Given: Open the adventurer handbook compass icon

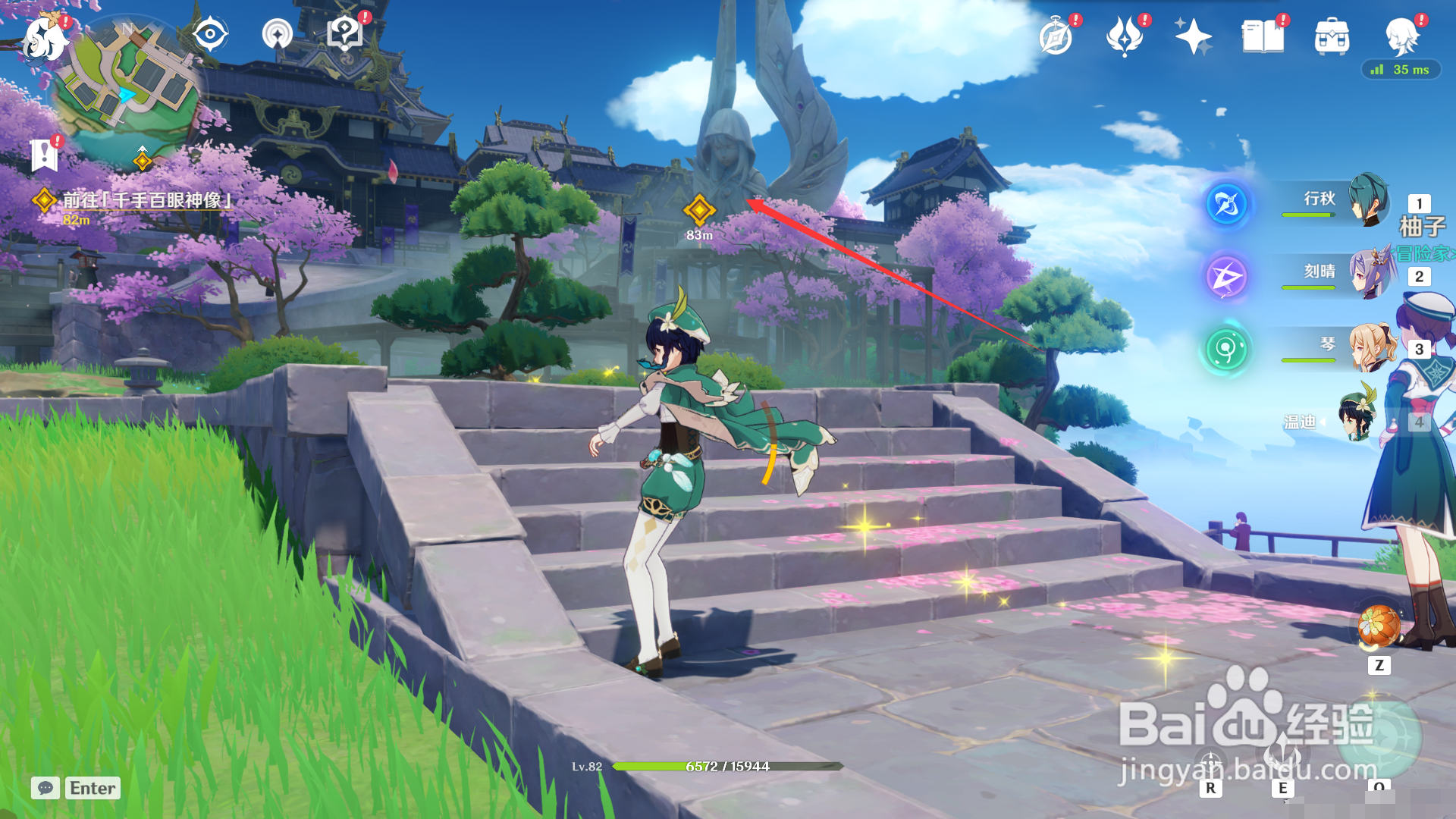Looking at the screenshot, I should (x=1056, y=37).
